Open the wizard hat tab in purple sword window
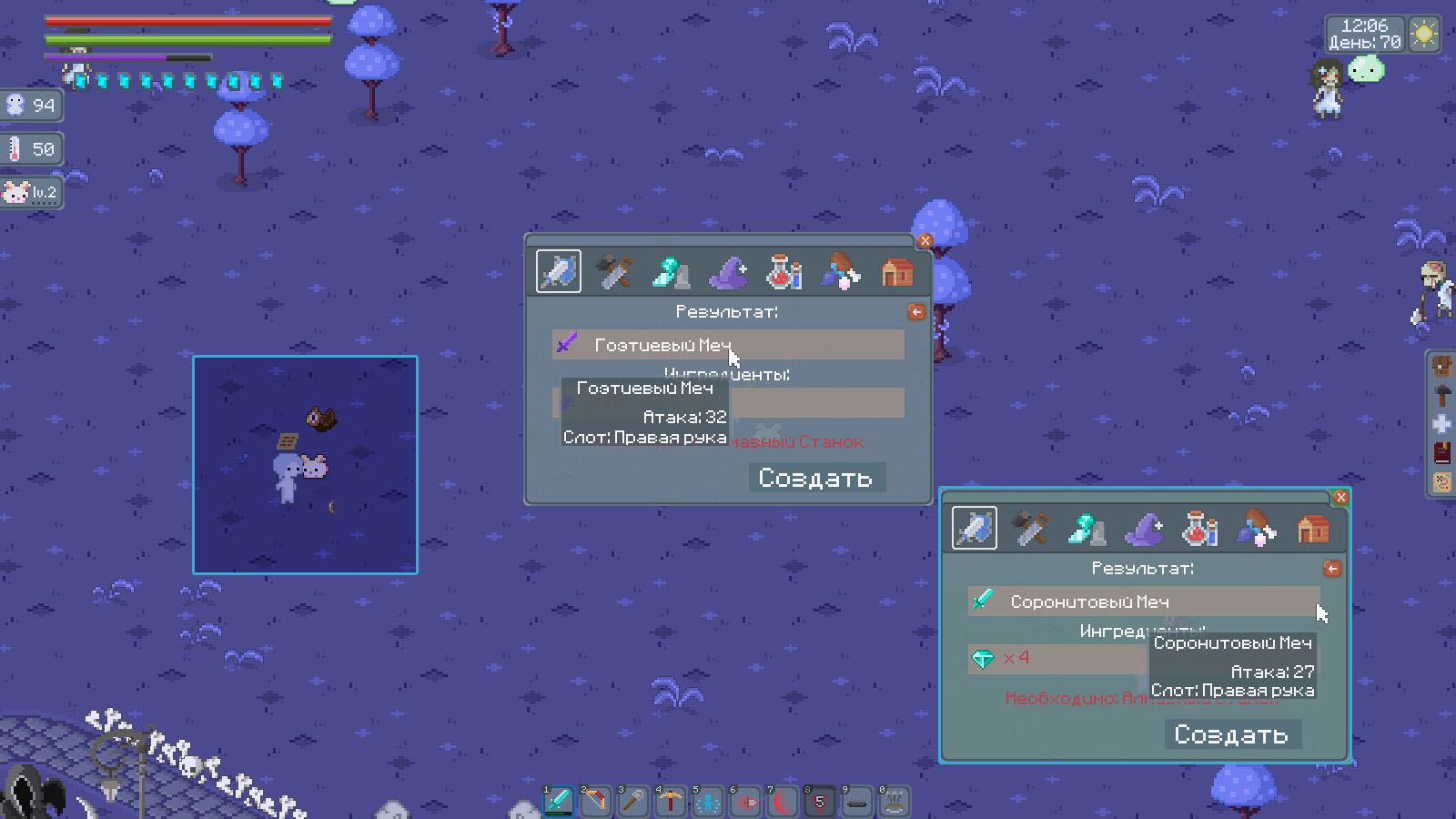Image resolution: width=1456 pixels, height=819 pixels. (x=728, y=272)
